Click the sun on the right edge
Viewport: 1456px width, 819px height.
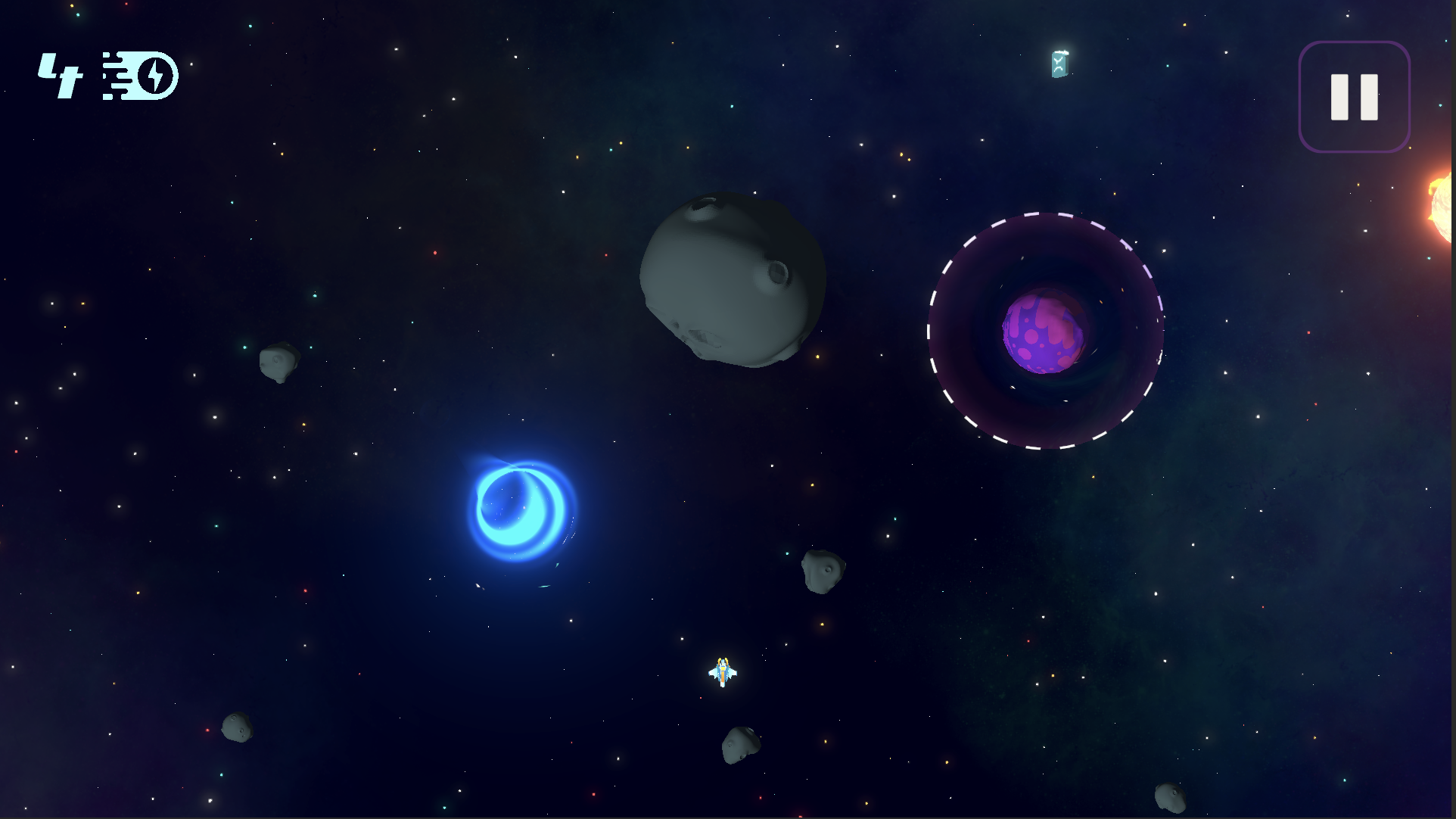pyautogui.click(x=1442, y=208)
